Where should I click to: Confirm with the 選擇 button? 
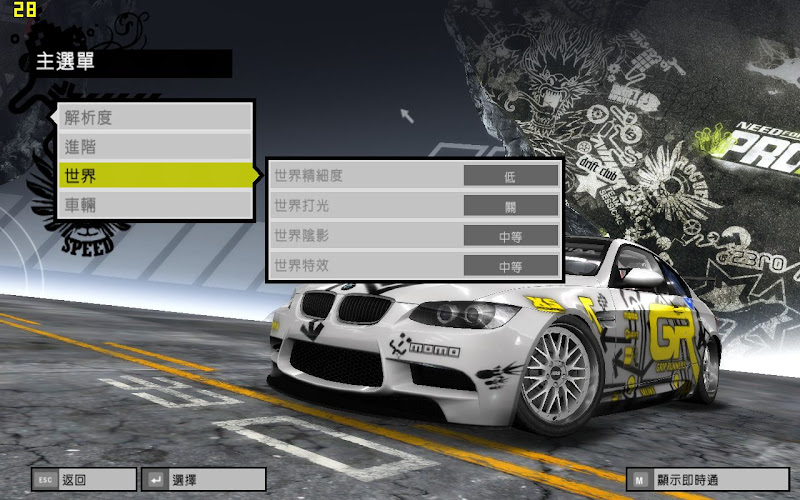pyautogui.click(x=204, y=480)
